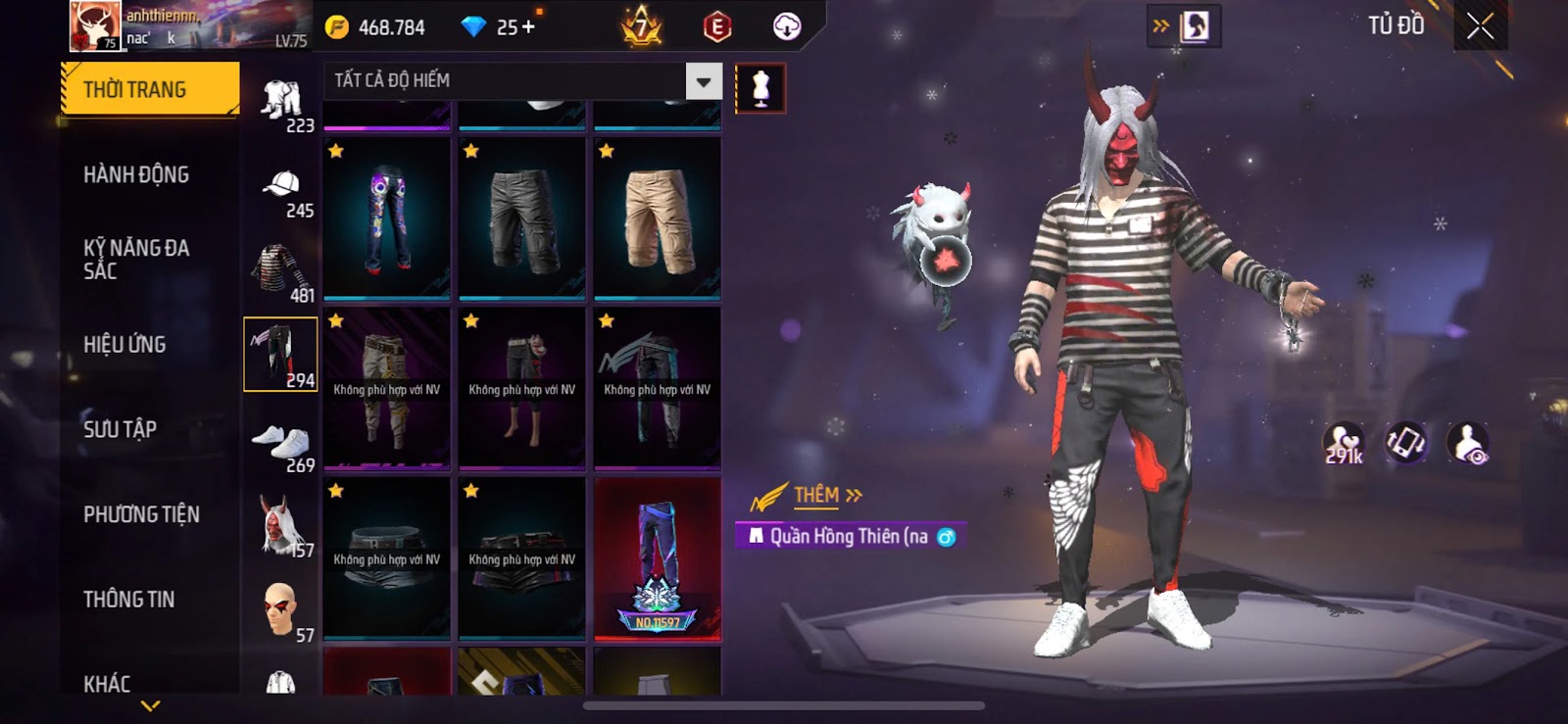
Task: Go to the Sưu Tập tab
Action: [x=120, y=429]
